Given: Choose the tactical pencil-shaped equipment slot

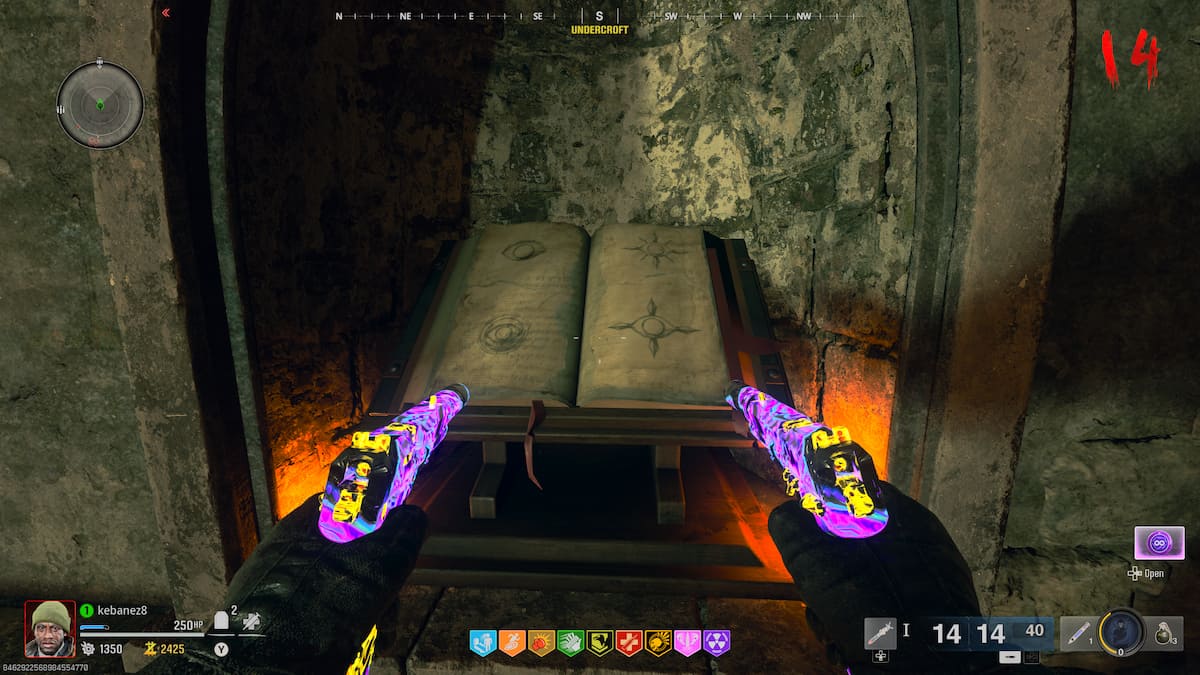Looking at the screenshot, I should (1077, 633).
